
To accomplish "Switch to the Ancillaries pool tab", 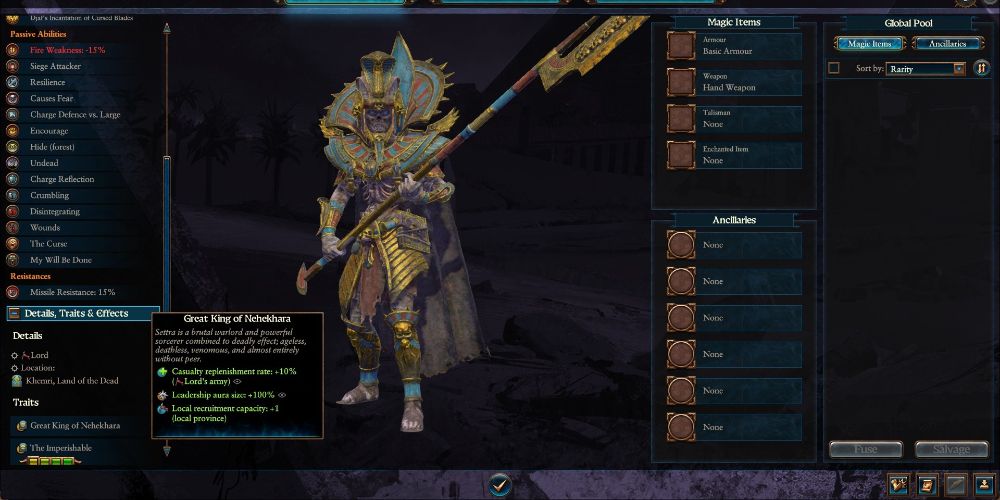I will coord(949,43).
